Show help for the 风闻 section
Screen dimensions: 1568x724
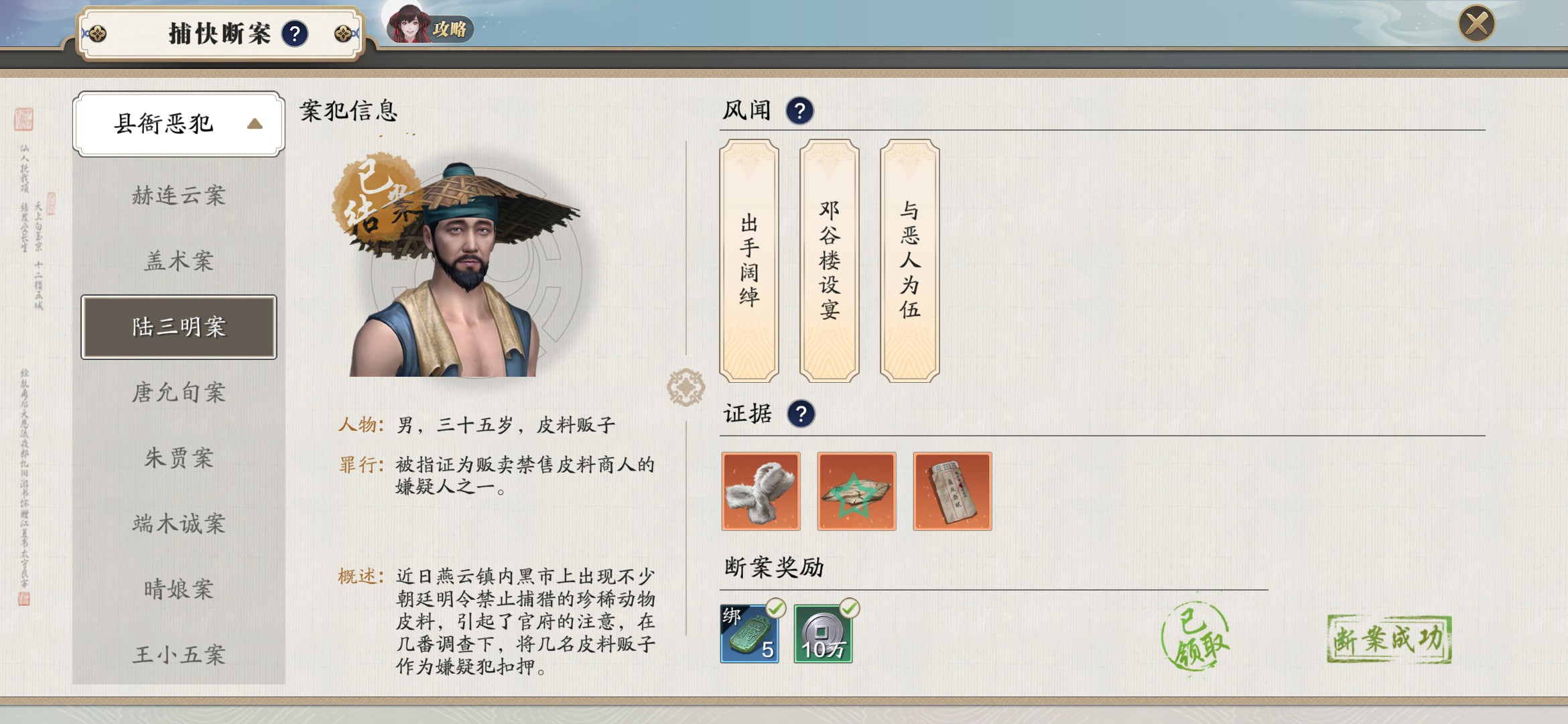pyautogui.click(x=799, y=111)
